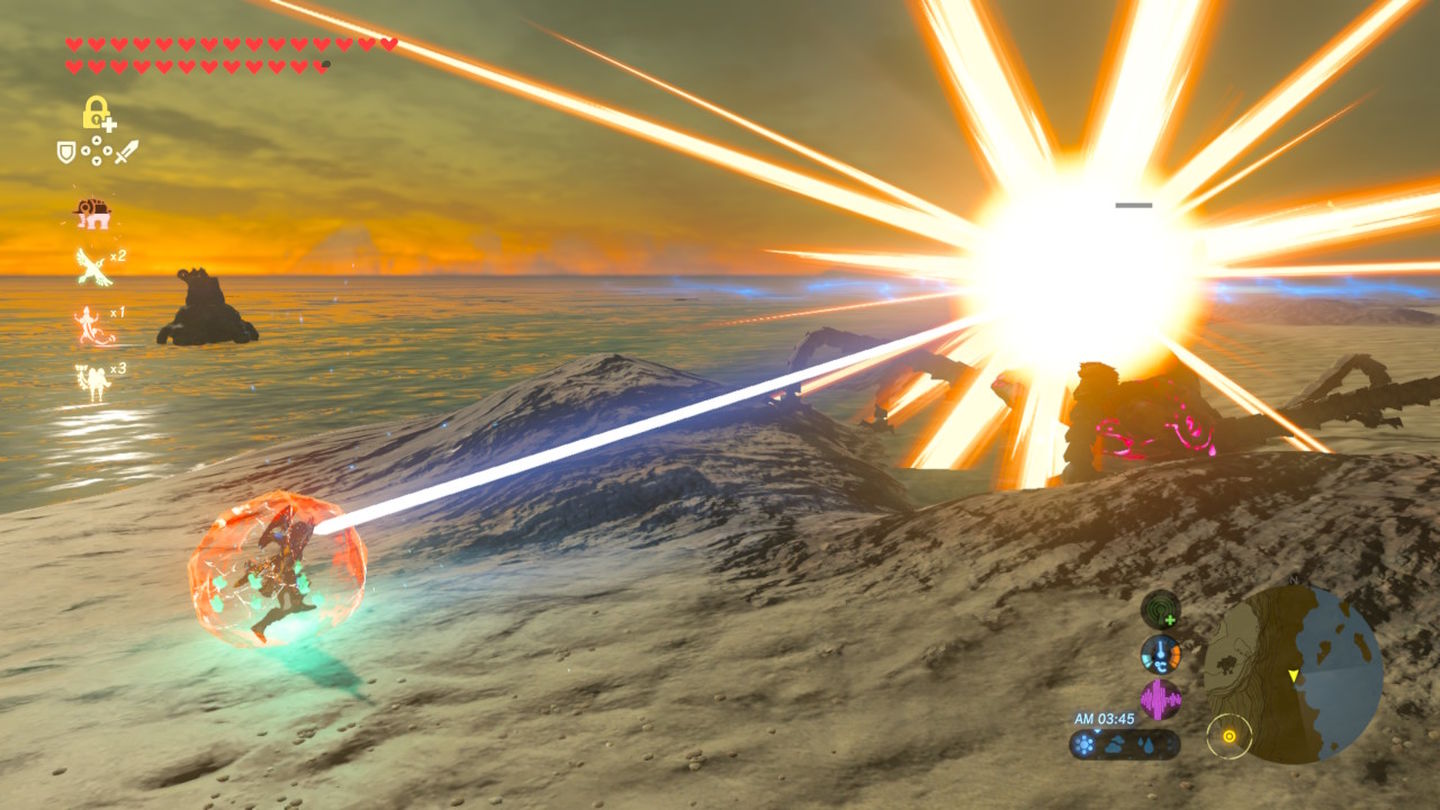Click the purple noise meter icon
Viewport: 1440px width, 810px height.
tap(1160, 699)
